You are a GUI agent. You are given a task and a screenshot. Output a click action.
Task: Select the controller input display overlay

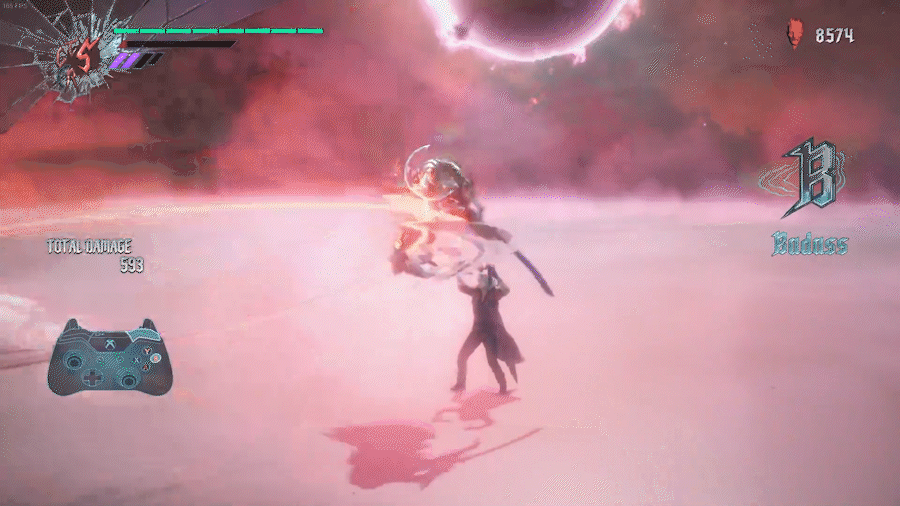(x=106, y=356)
